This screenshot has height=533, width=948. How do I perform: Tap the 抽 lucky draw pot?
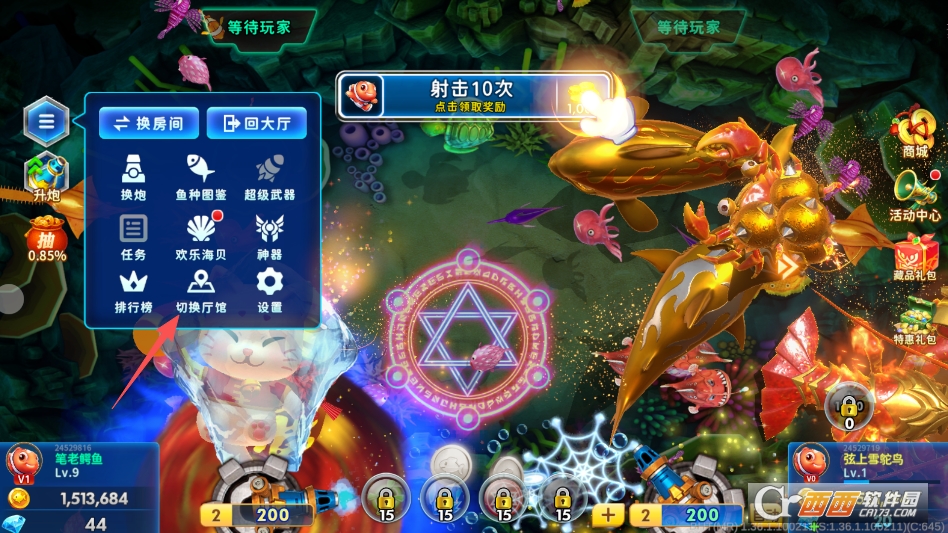47,240
